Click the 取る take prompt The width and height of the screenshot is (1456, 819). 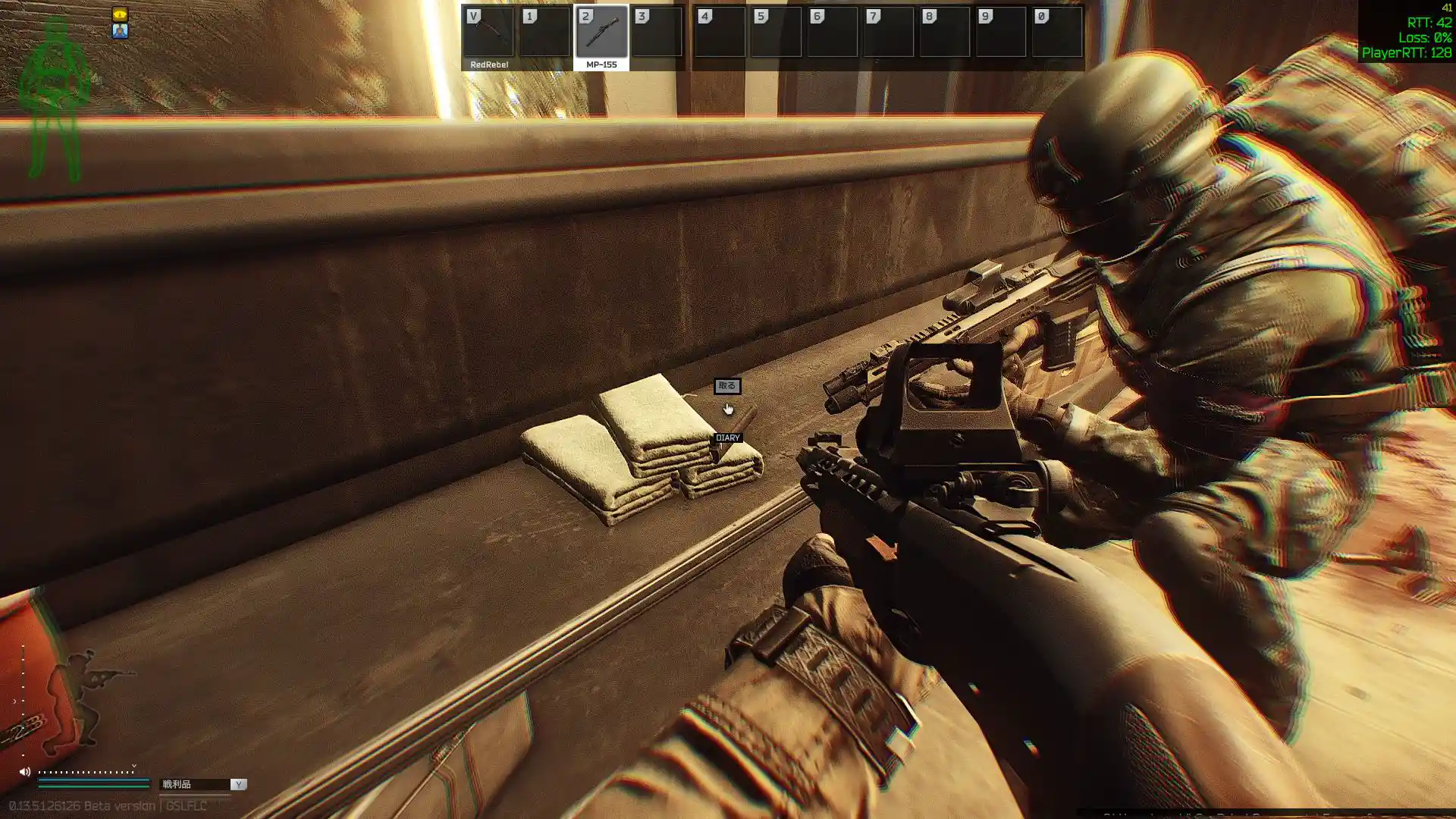[726, 386]
